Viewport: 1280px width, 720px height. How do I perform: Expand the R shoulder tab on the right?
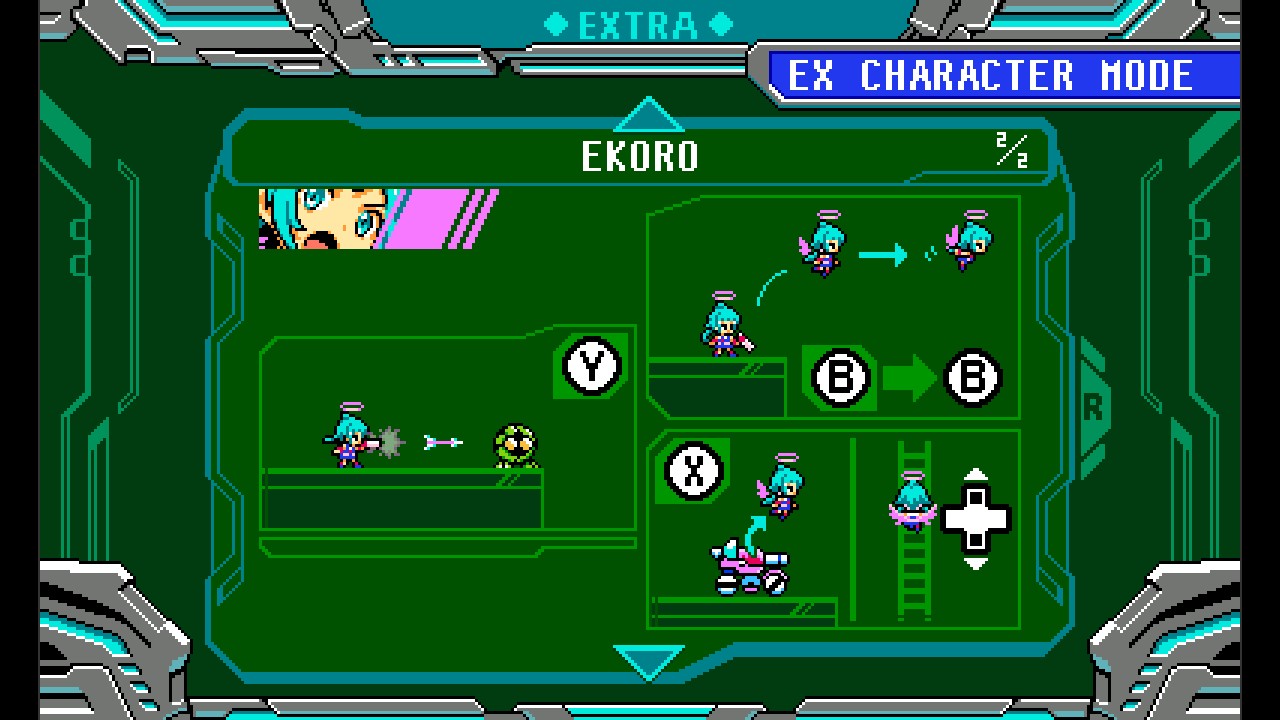pos(1094,407)
